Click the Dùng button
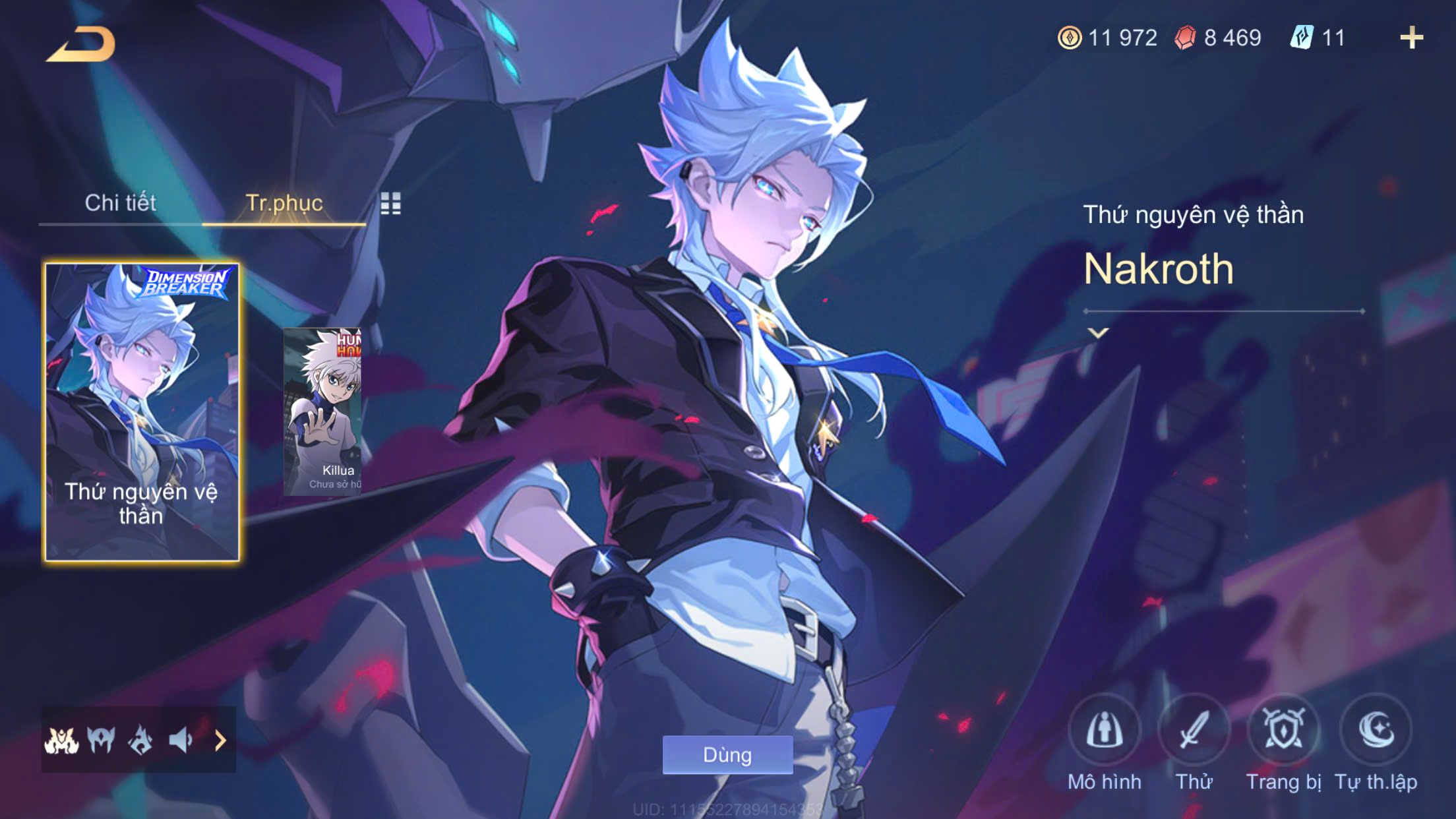 (727, 754)
